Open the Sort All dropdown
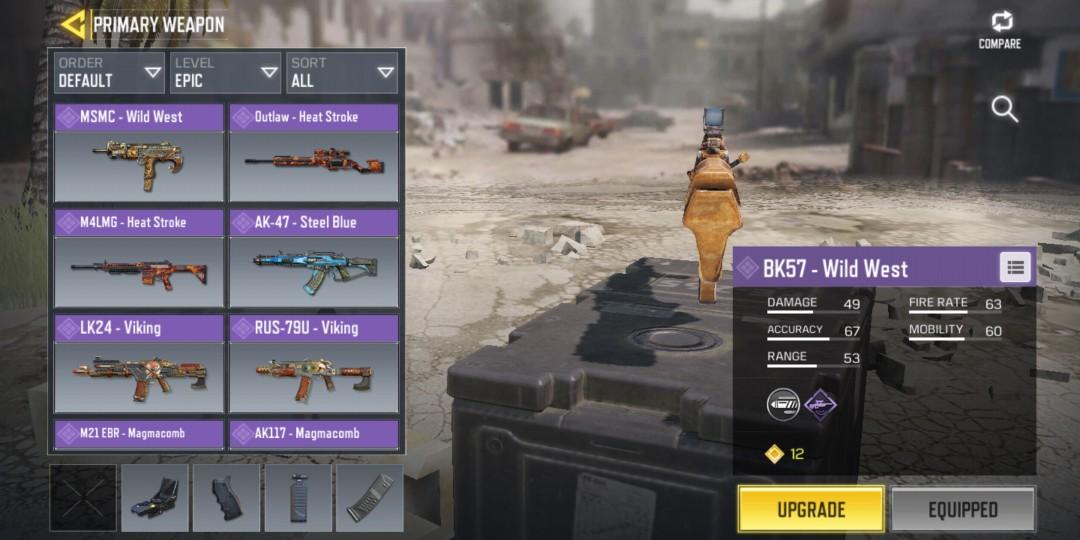Screen dimensions: 1080x540 342,73
